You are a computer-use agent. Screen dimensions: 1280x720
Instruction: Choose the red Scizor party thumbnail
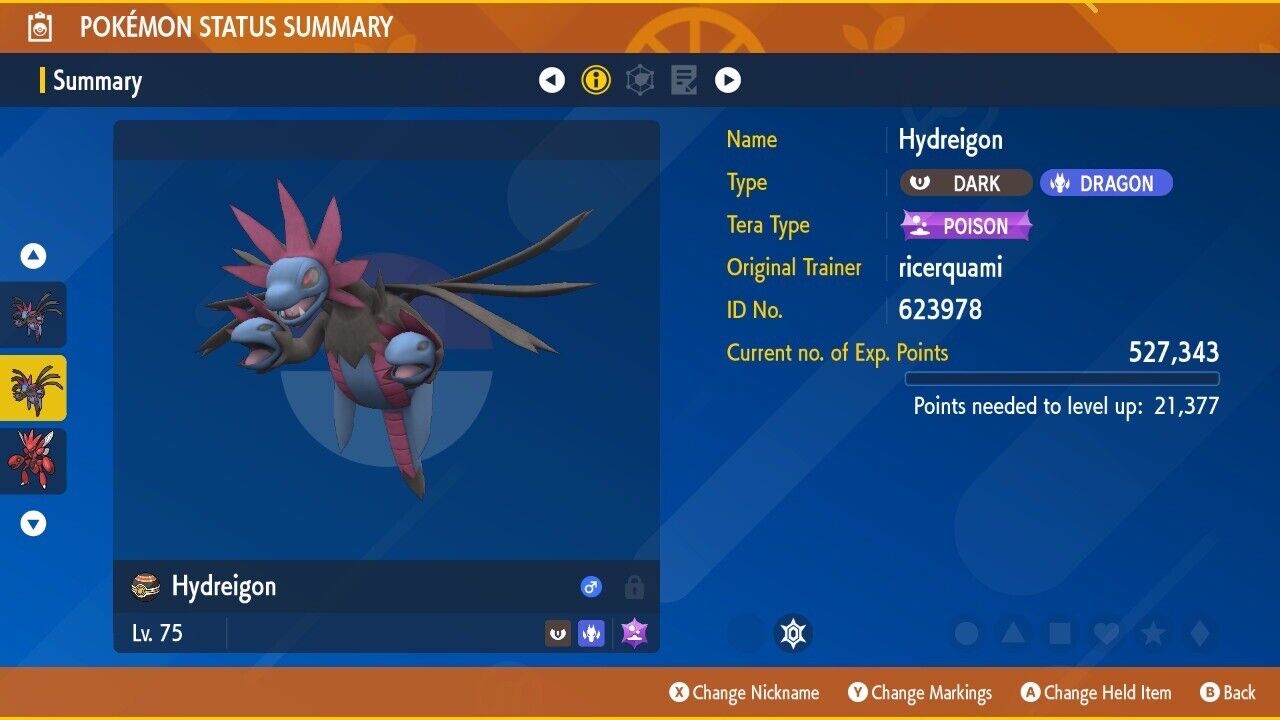[34, 460]
